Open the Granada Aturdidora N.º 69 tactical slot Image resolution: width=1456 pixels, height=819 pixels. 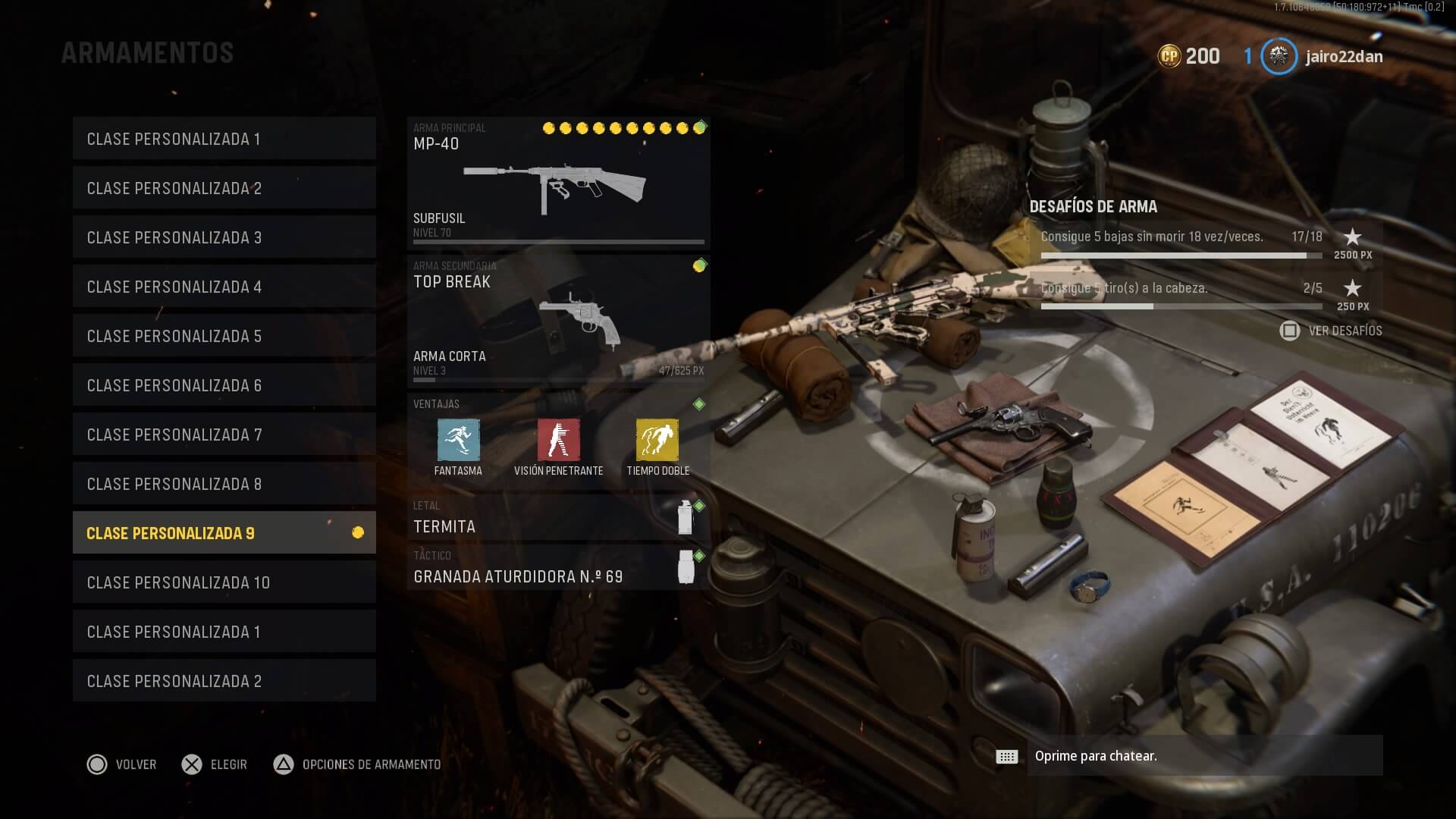point(558,568)
